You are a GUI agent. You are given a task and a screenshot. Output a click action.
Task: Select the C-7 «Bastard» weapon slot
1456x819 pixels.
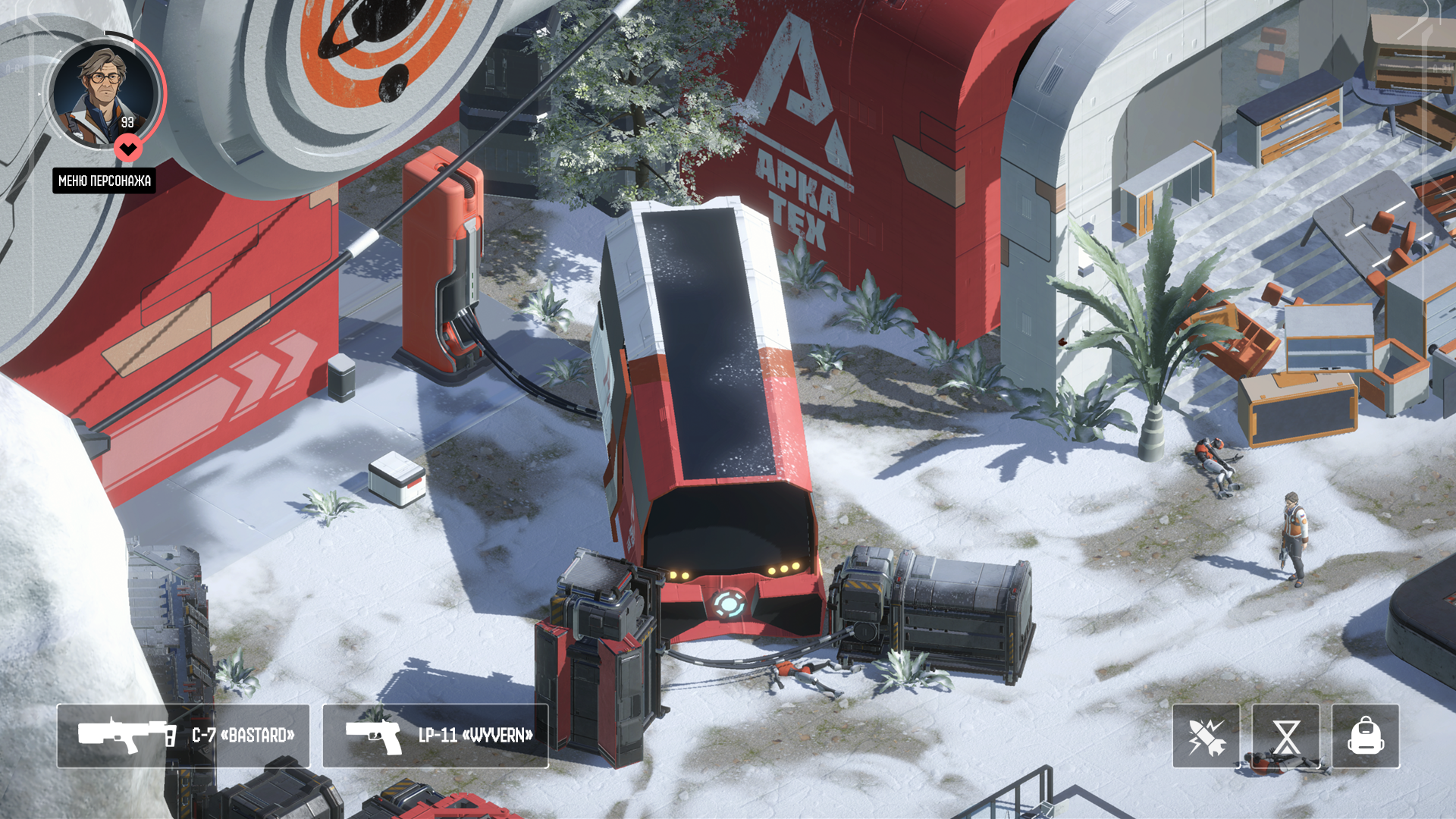(183, 736)
